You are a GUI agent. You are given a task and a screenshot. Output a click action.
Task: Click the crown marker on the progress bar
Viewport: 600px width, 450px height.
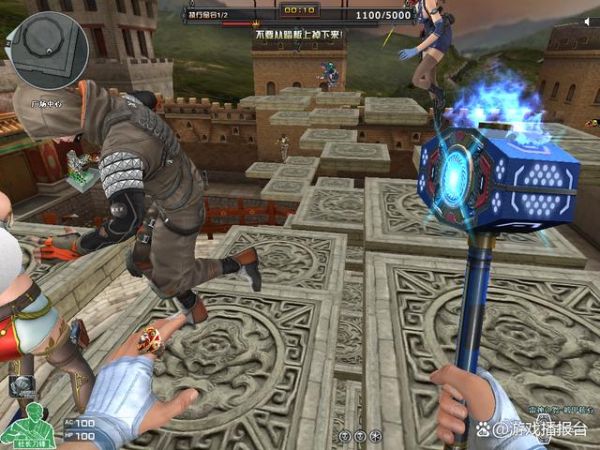point(255,23)
